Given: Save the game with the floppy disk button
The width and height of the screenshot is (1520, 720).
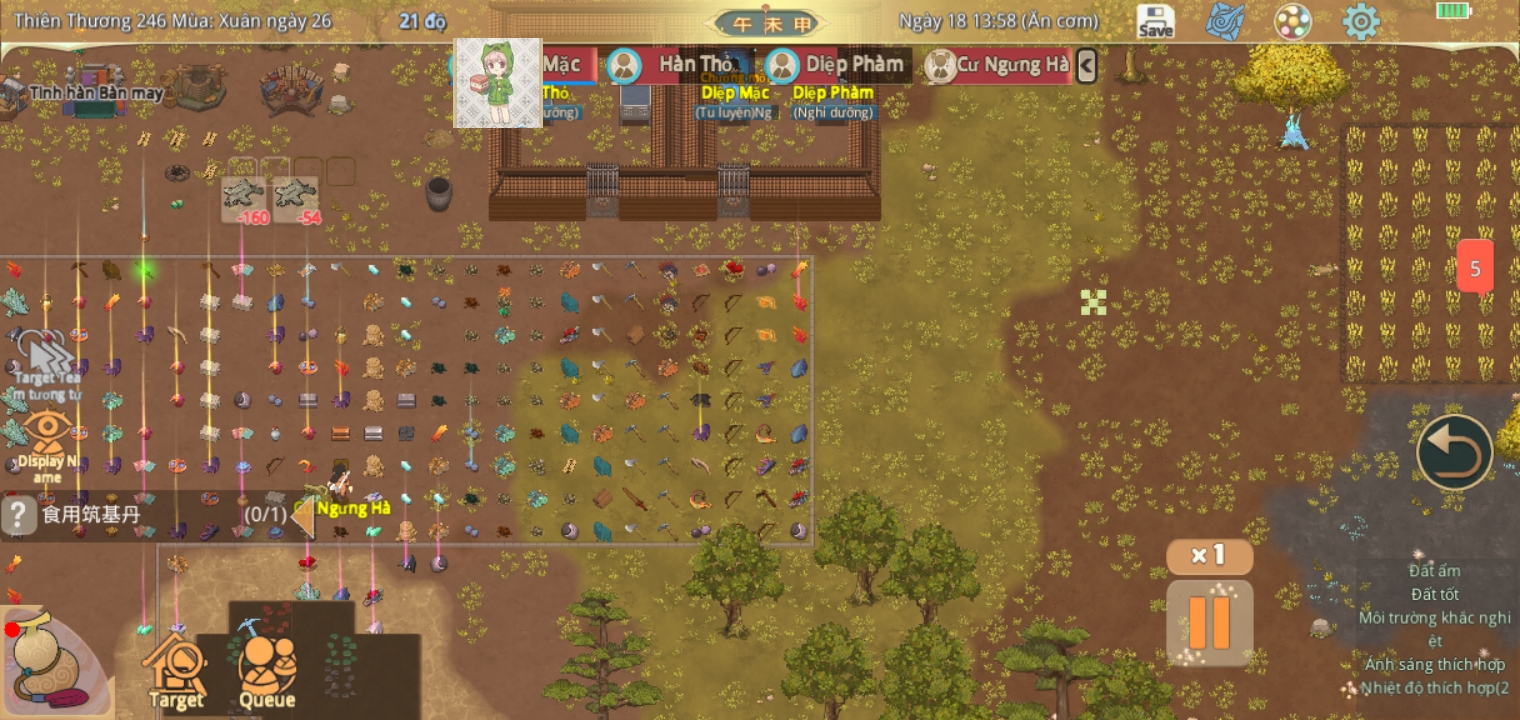Looking at the screenshot, I should [x=1155, y=21].
